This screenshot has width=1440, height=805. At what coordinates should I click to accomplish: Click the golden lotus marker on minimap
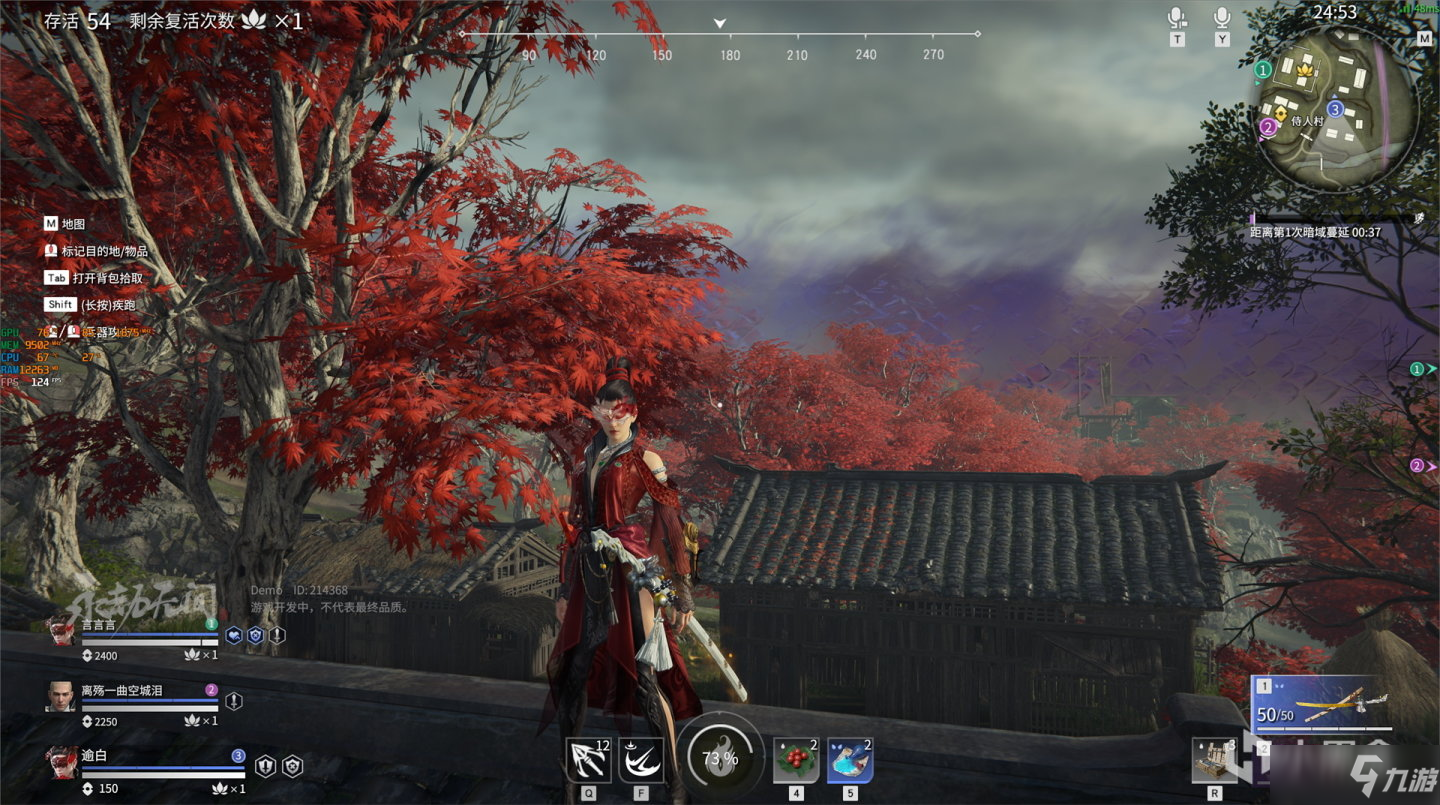point(1303,71)
